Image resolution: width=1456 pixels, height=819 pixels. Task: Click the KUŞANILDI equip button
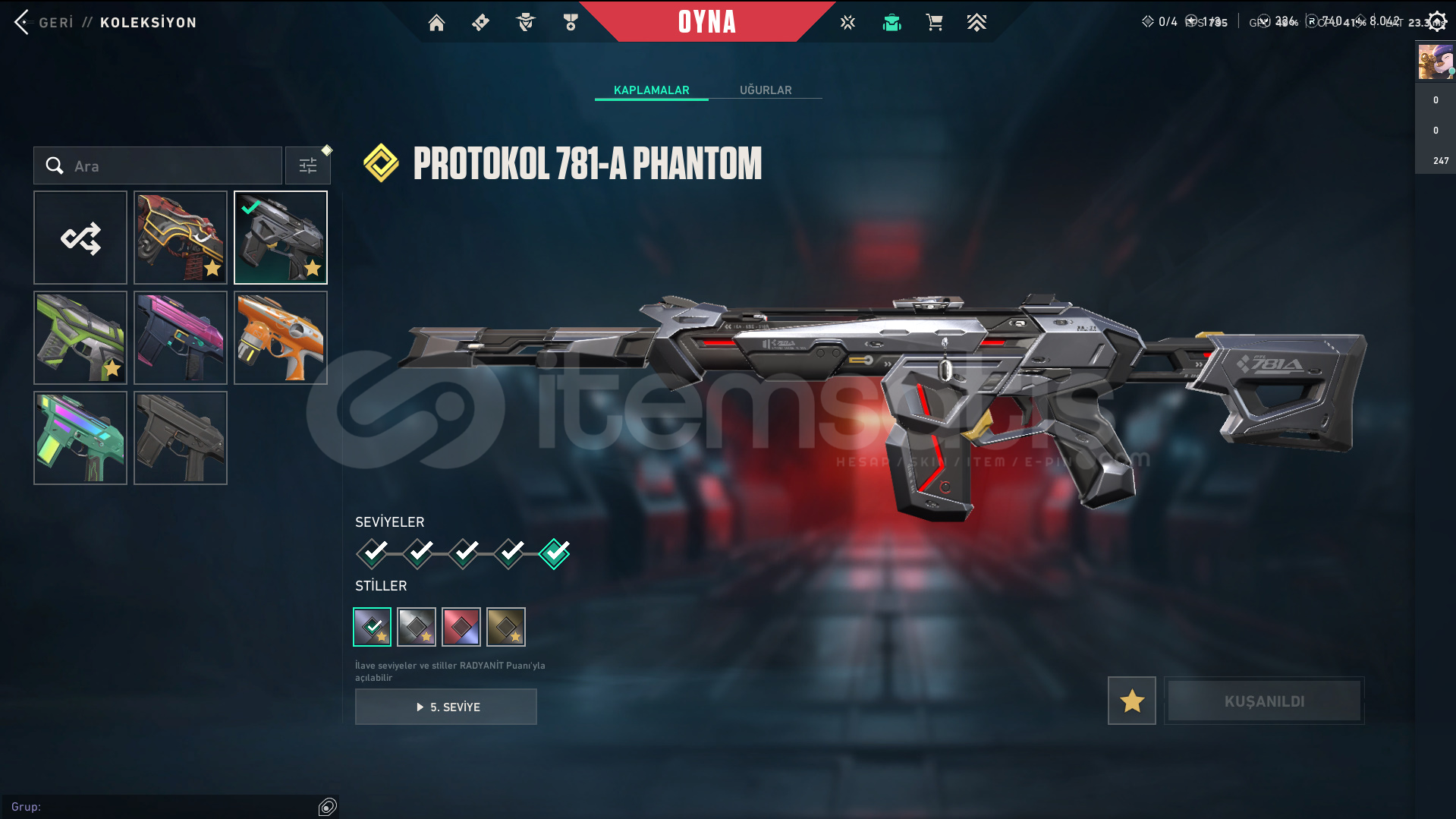click(x=1264, y=701)
